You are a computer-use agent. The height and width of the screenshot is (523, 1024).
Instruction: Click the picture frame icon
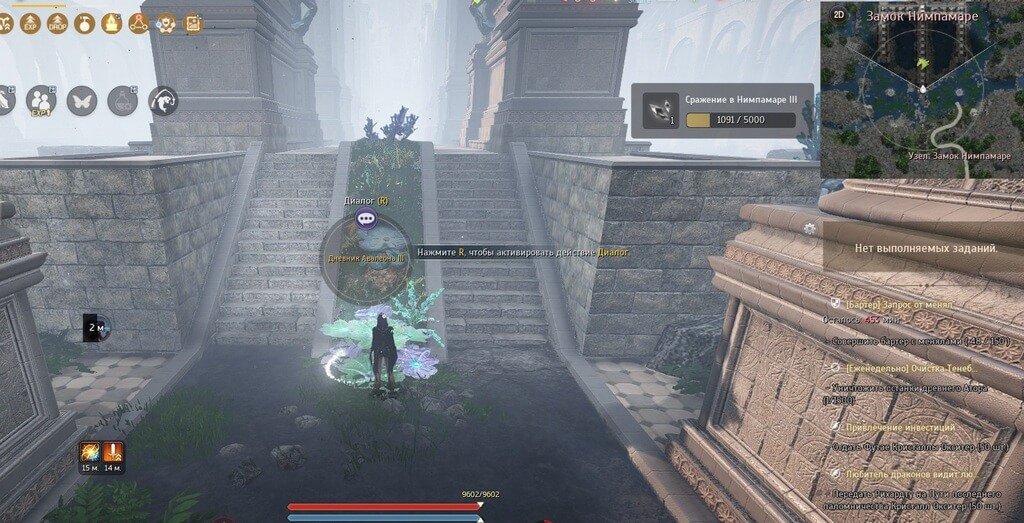tap(193, 22)
